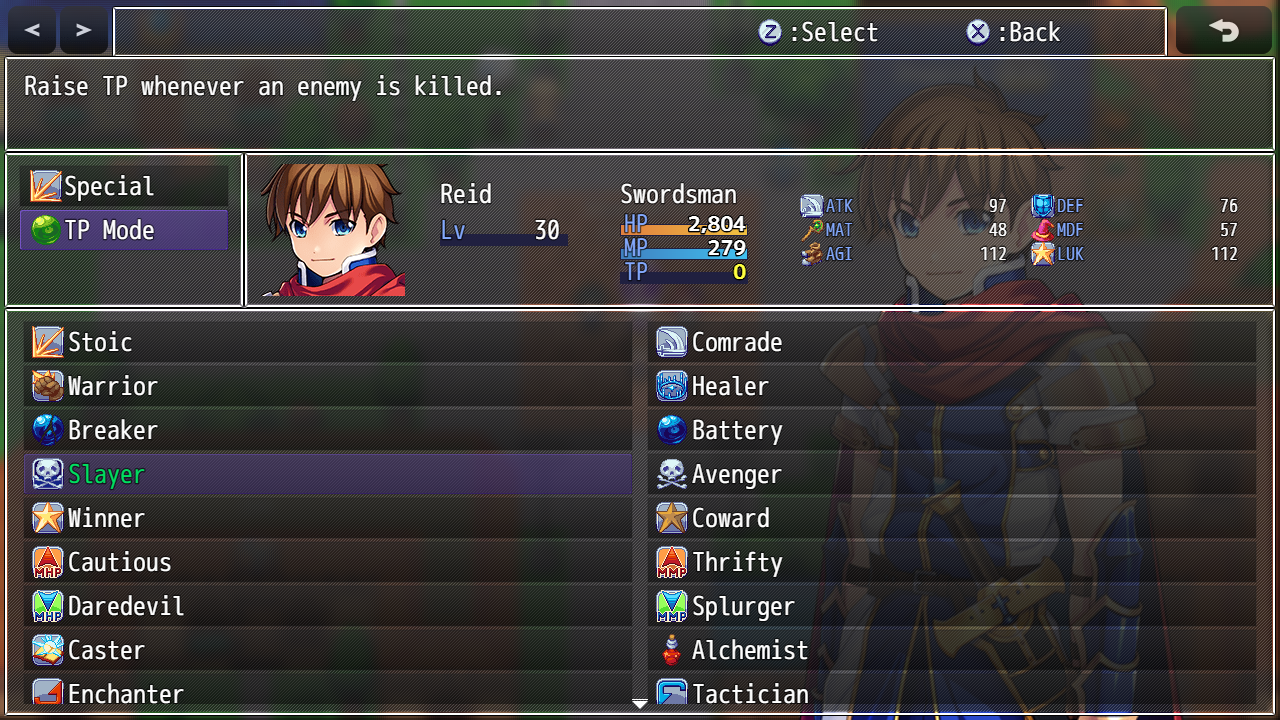Pick Alchemist from the mode list
Viewport: 1280px width, 720px height.
coord(952,651)
